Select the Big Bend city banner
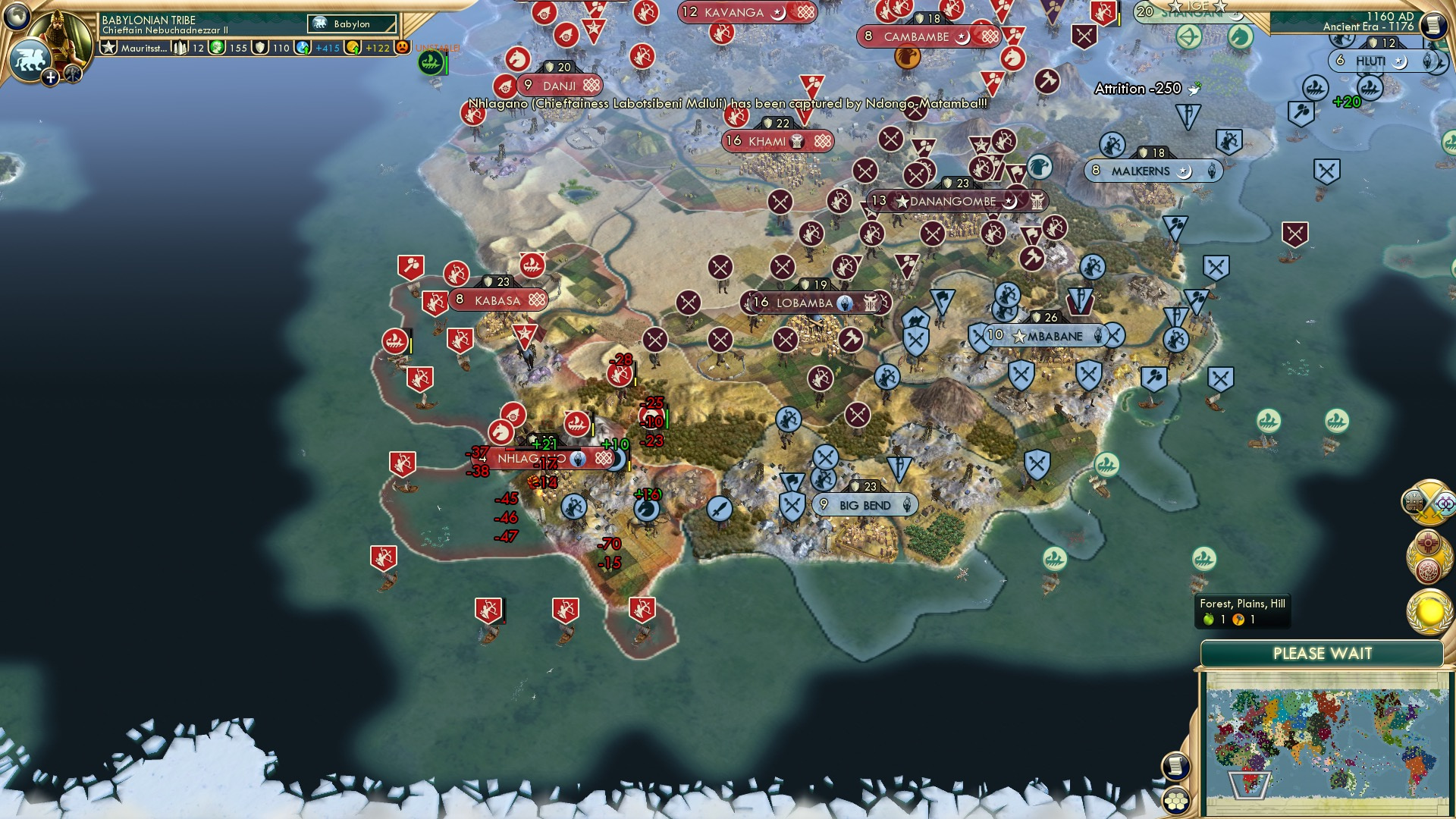The width and height of the screenshot is (1456, 819). (x=865, y=504)
